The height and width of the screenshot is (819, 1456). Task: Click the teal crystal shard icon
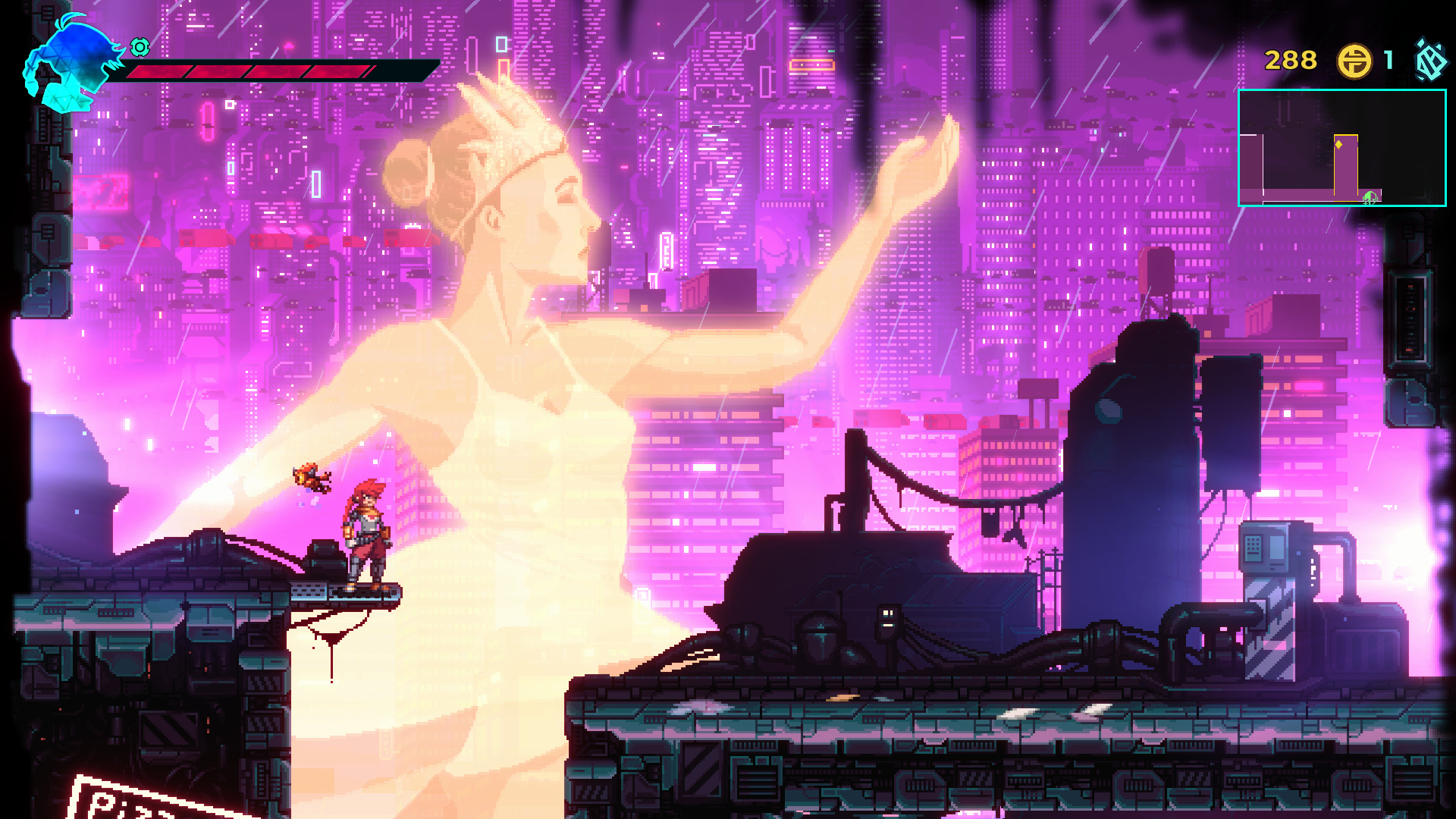tap(1431, 61)
